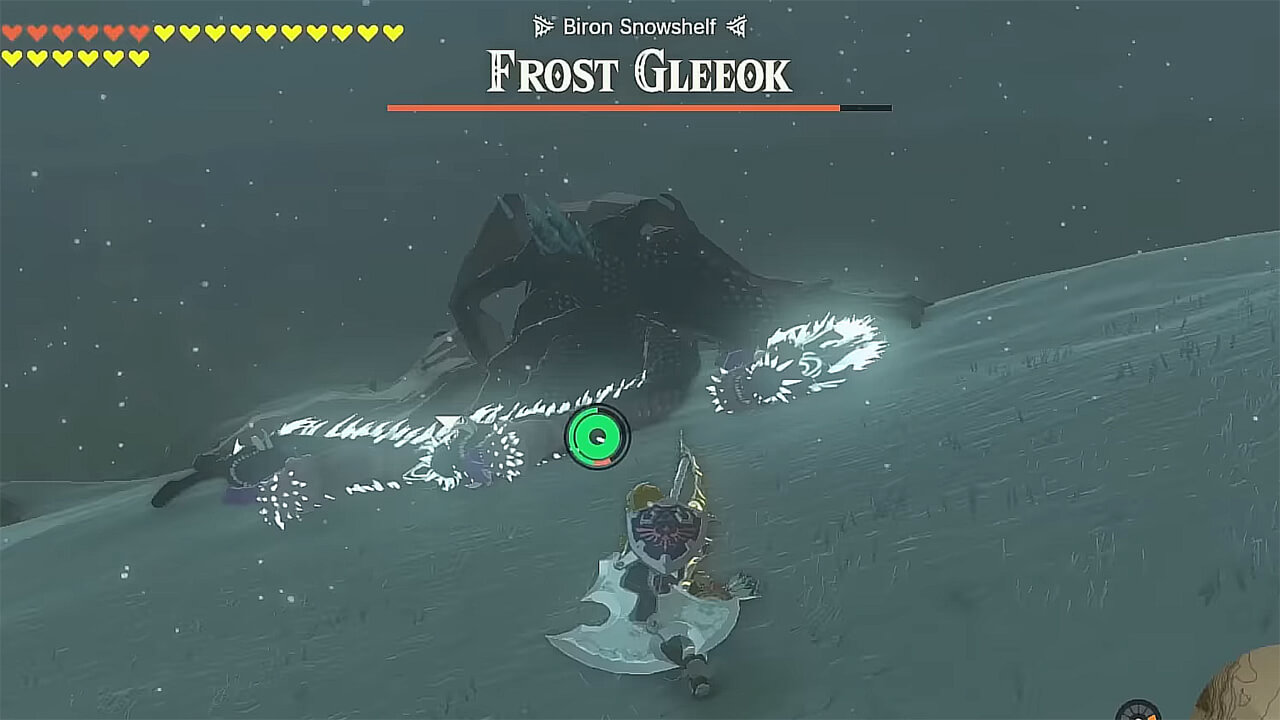1280x720 pixels.
Task: Click the yellow heart where red hearts transition
Action: pyautogui.click(x=165, y=33)
